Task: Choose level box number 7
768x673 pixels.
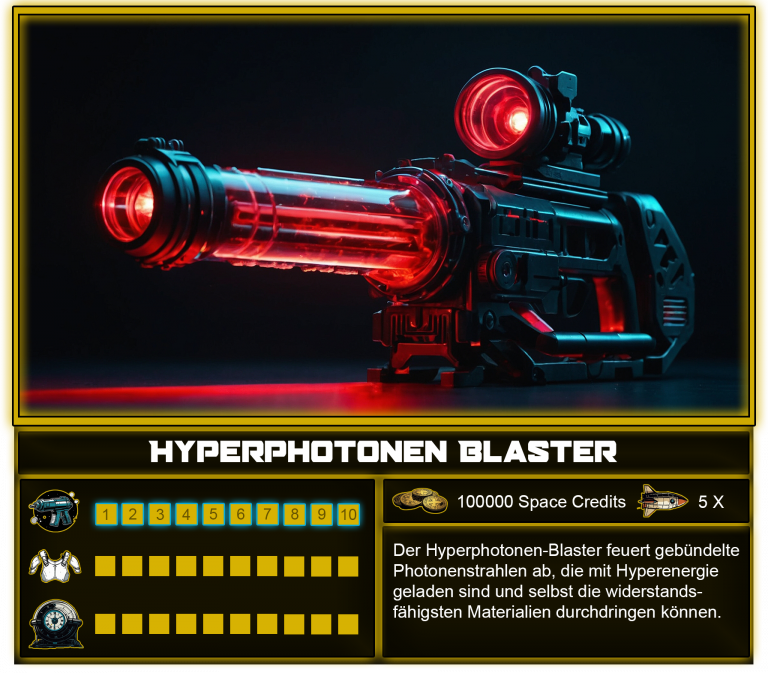Action: (x=268, y=515)
